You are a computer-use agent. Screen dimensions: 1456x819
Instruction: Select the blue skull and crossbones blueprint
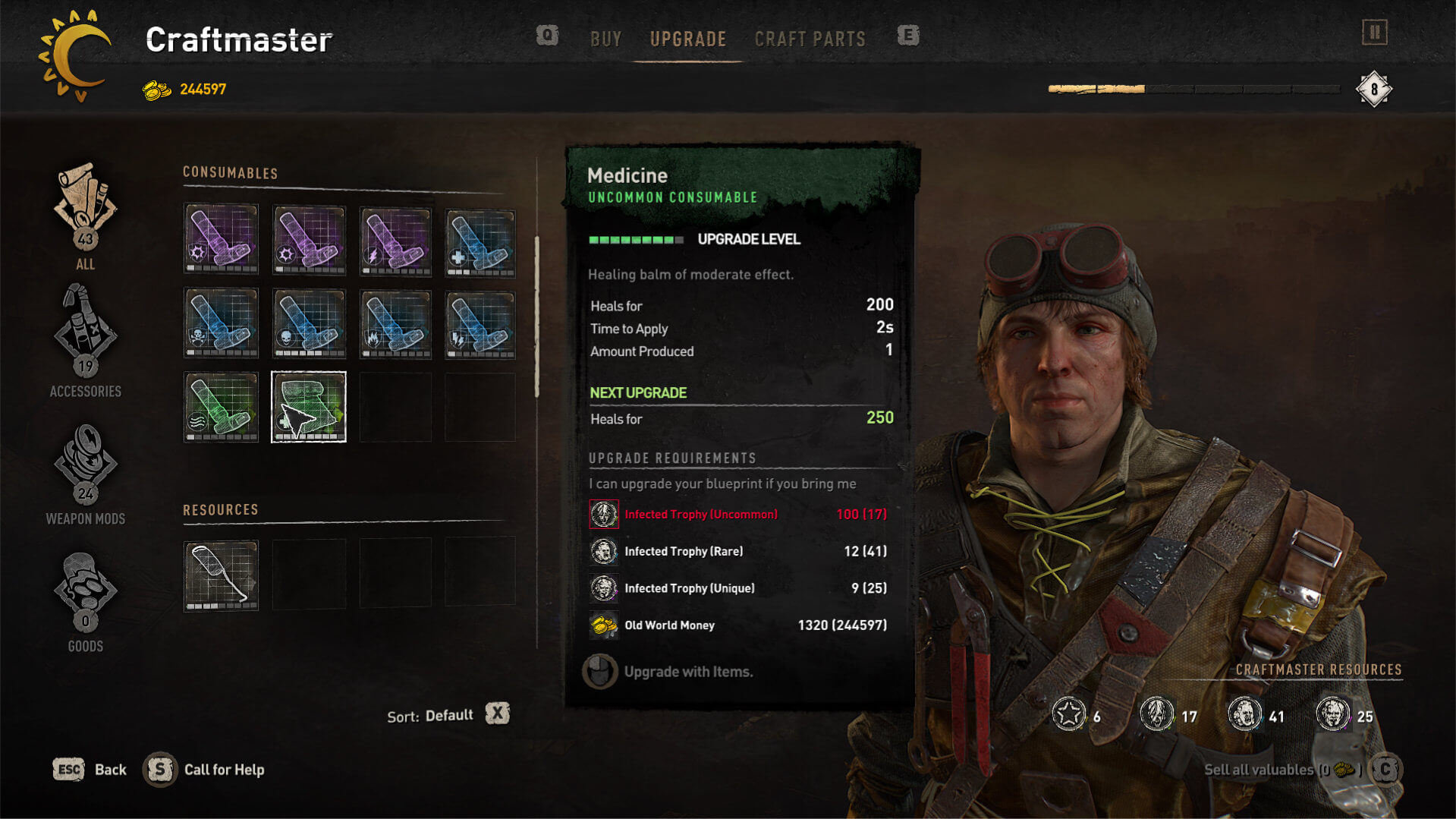tap(221, 323)
